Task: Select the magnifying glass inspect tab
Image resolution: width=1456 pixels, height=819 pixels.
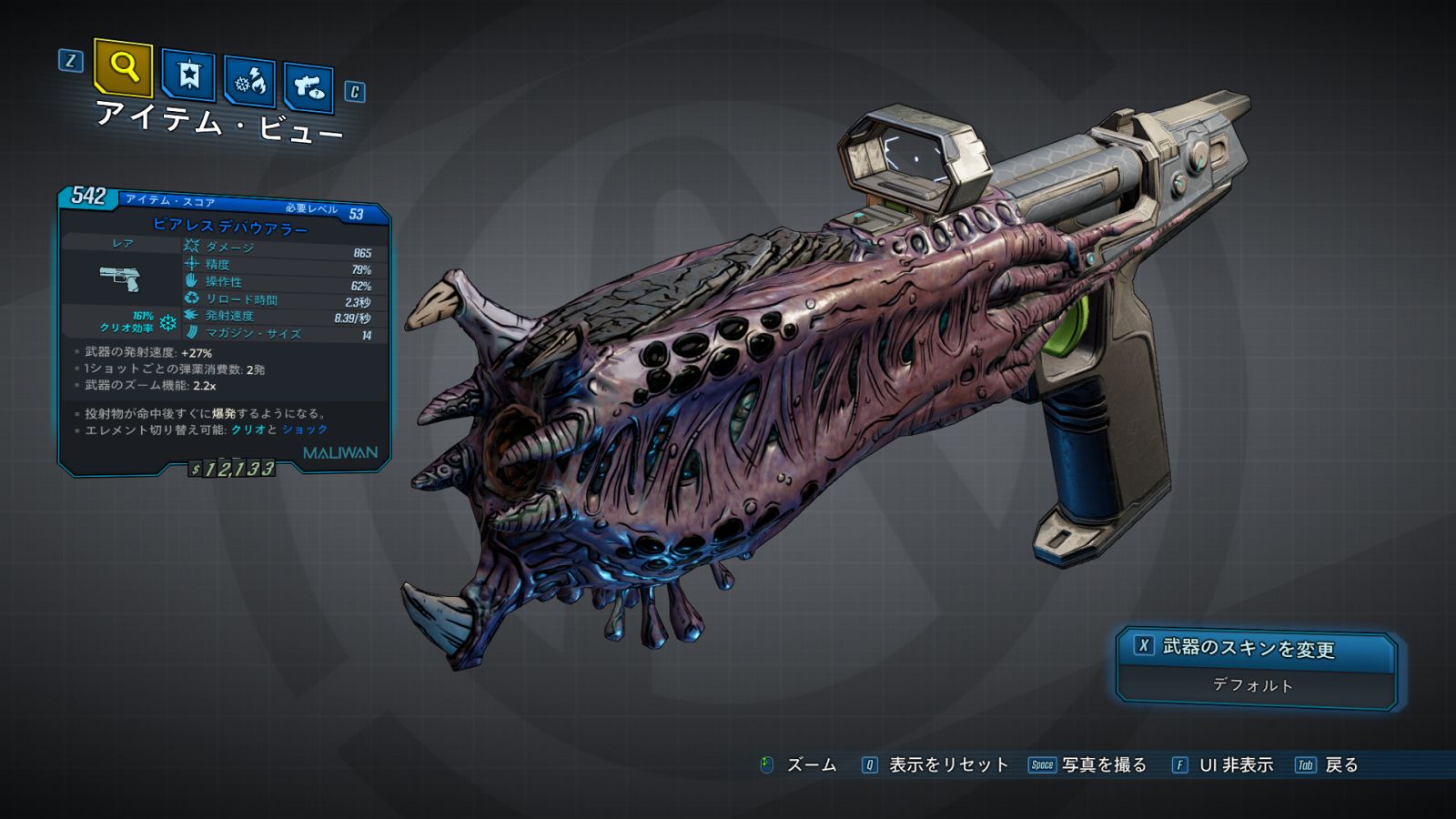Action: (x=123, y=67)
